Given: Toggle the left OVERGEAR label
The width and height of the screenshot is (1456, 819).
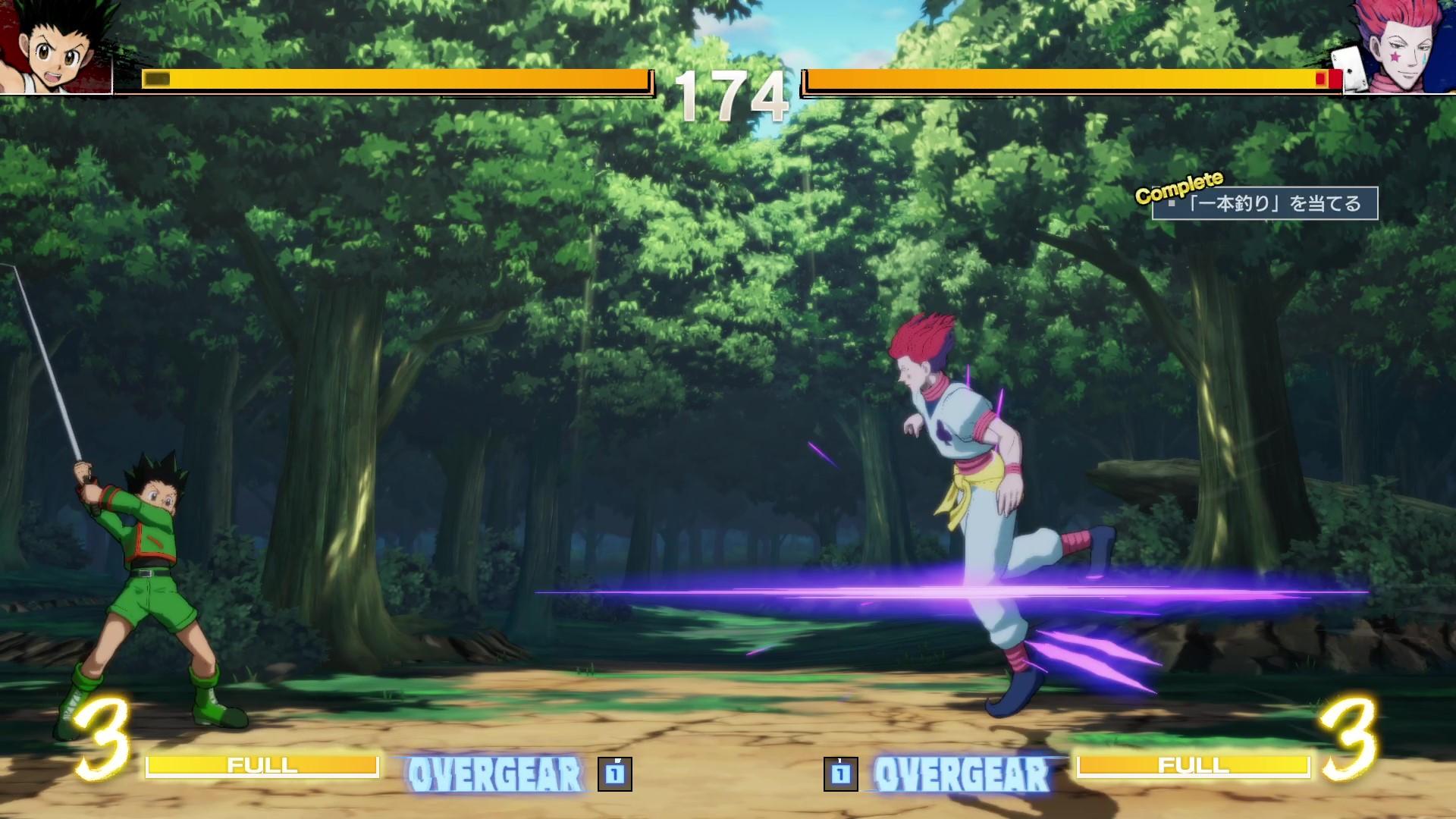Looking at the screenshot, I should (497, 773).
